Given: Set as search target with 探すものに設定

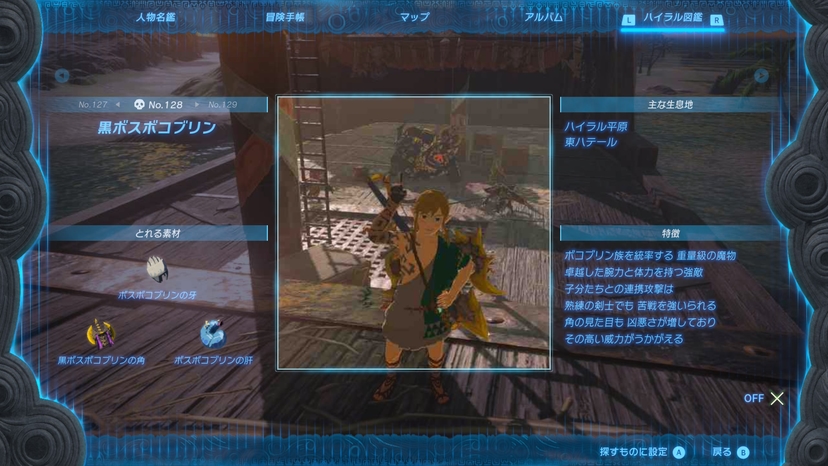Looking at the screenshot, I should pyautogui.click(x=641, y=452).
